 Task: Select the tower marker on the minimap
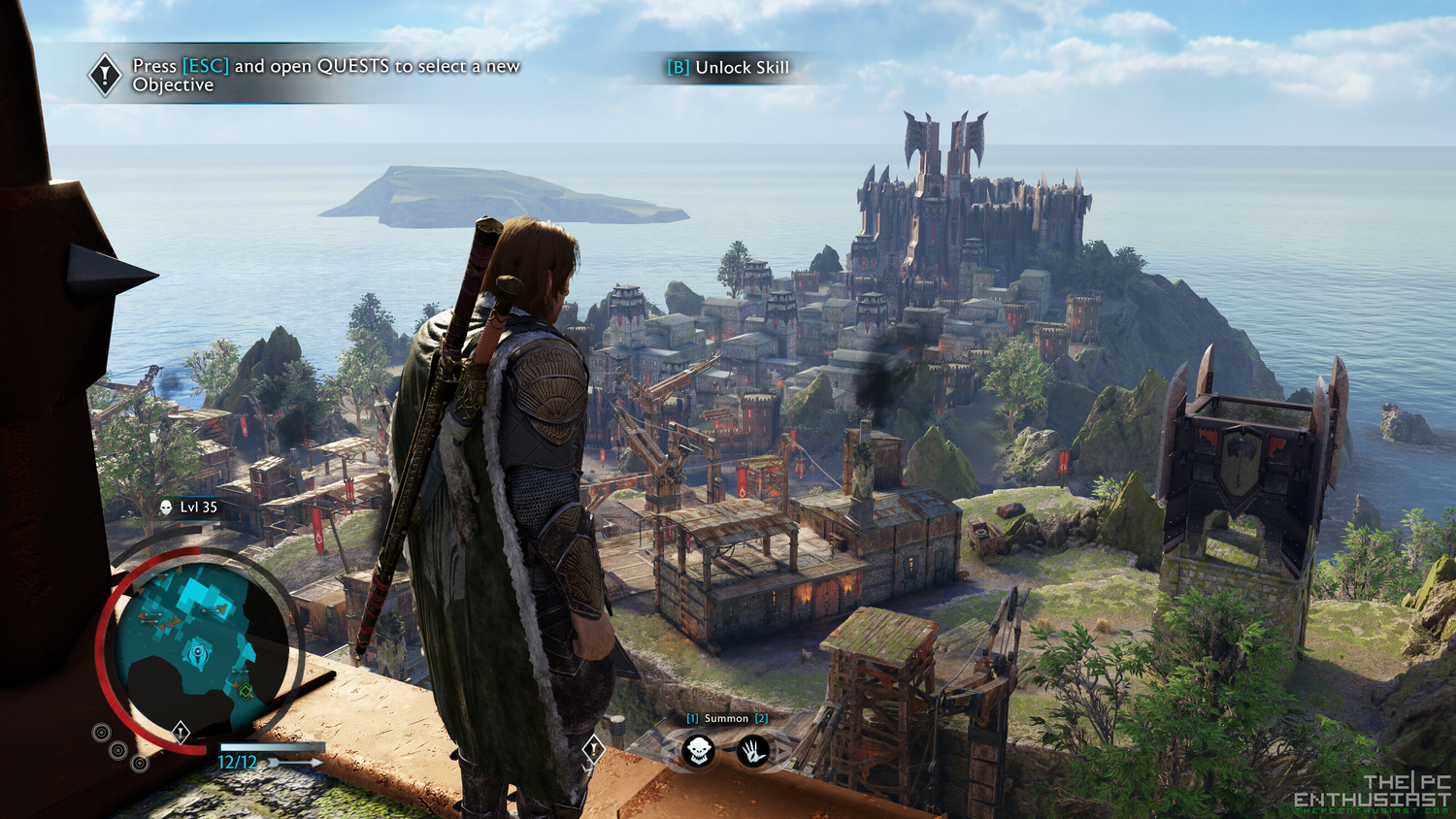click(198, 652)
